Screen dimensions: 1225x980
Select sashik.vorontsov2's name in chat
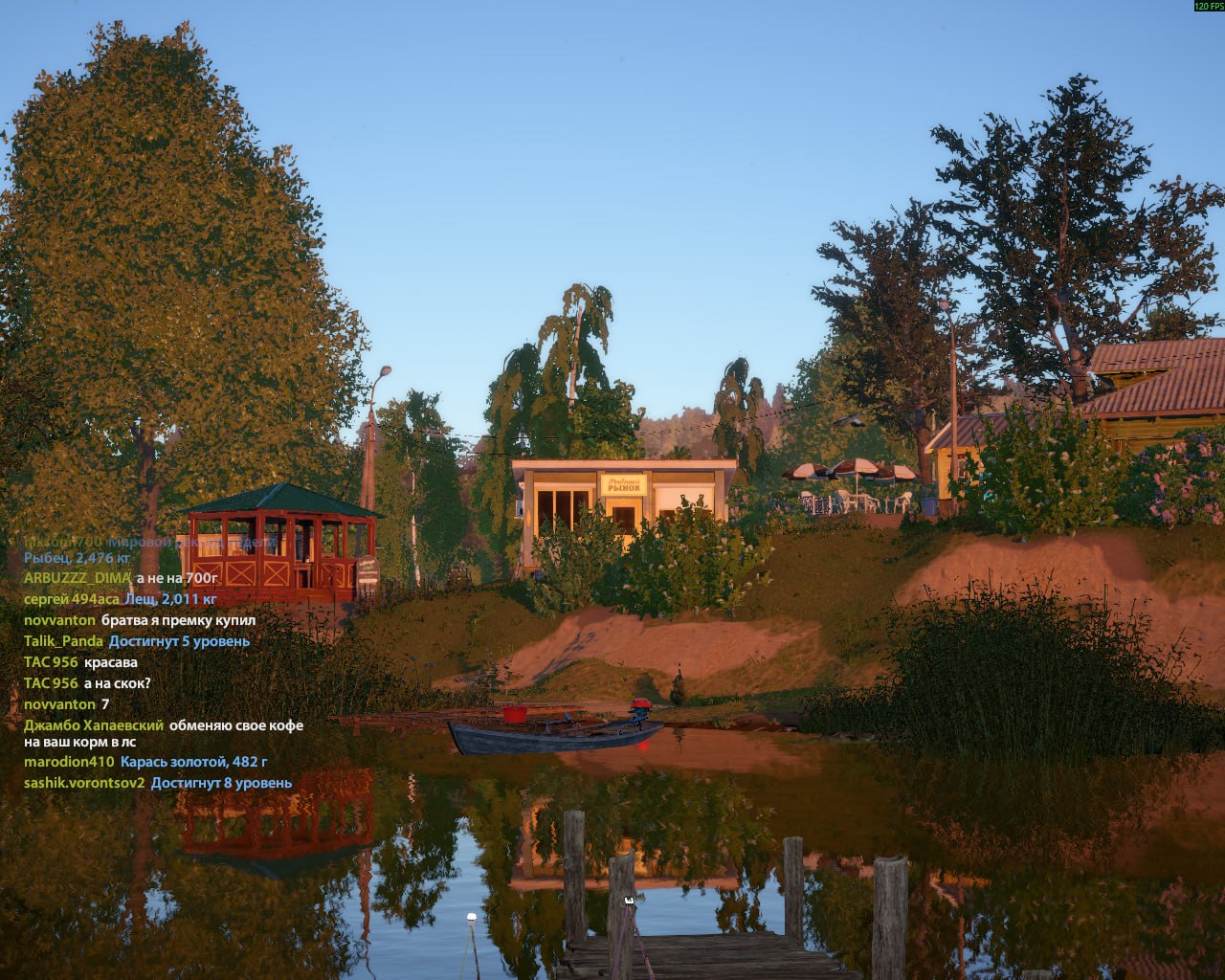pyautogui.click(x=84, y=783)
